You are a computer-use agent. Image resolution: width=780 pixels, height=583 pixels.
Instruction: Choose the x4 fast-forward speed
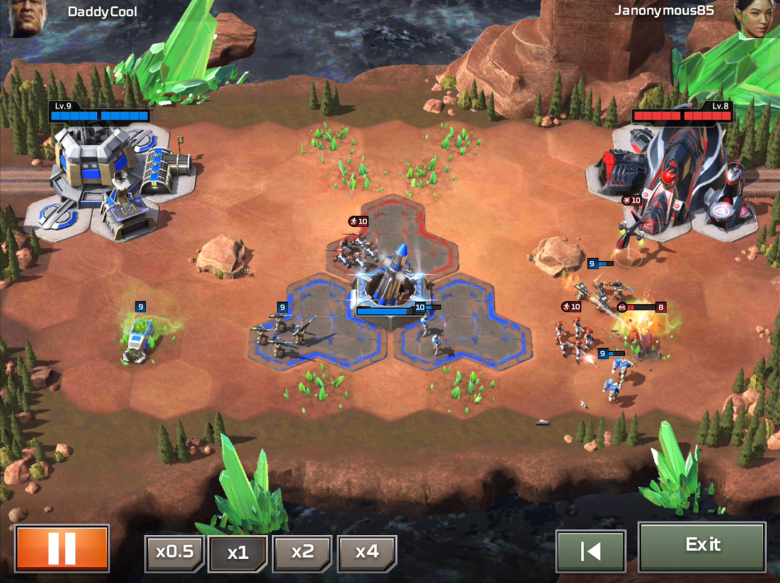click(x=367, y=553)
